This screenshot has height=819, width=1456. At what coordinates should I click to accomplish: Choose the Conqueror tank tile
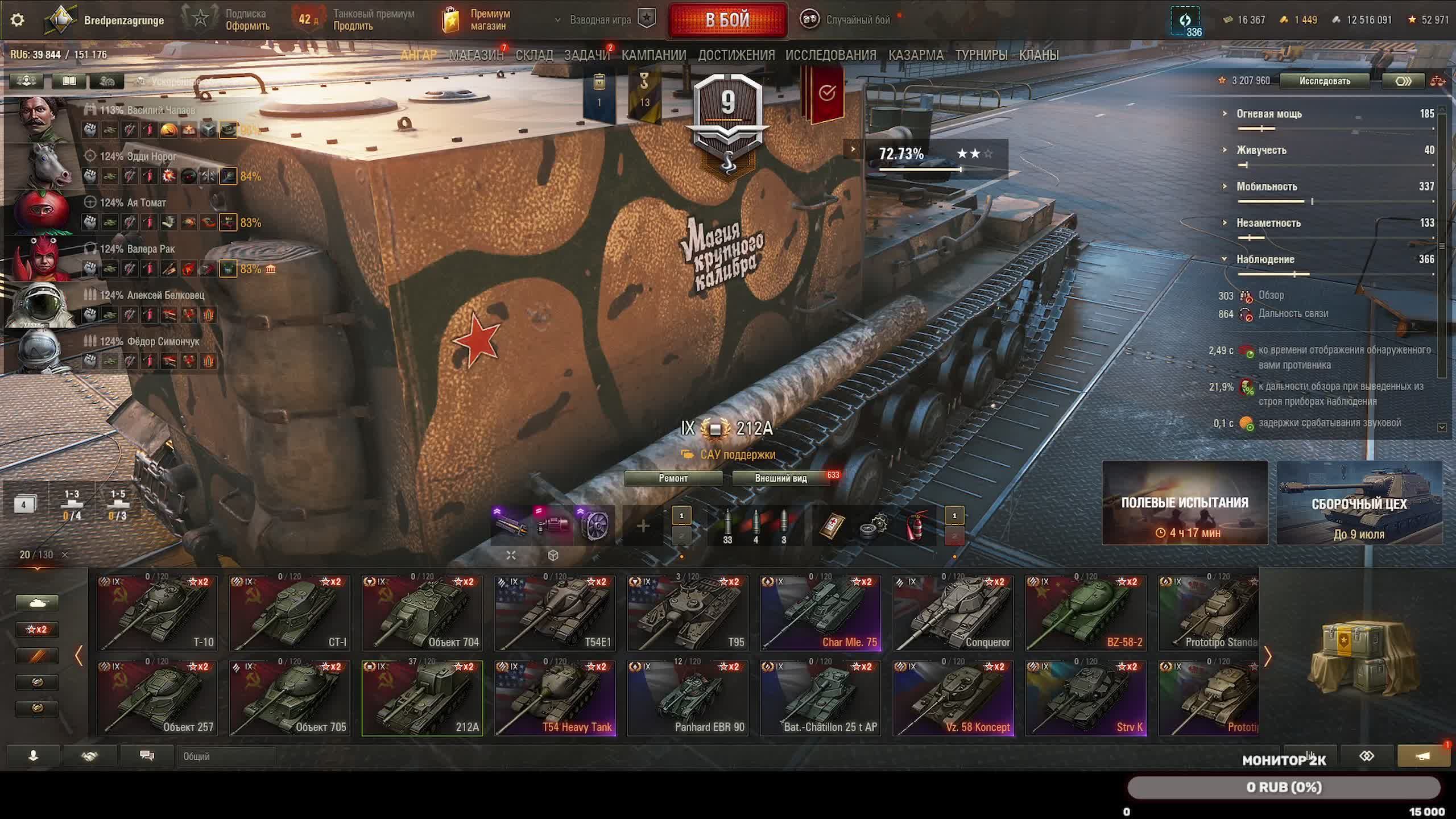(x=953, y=613)
